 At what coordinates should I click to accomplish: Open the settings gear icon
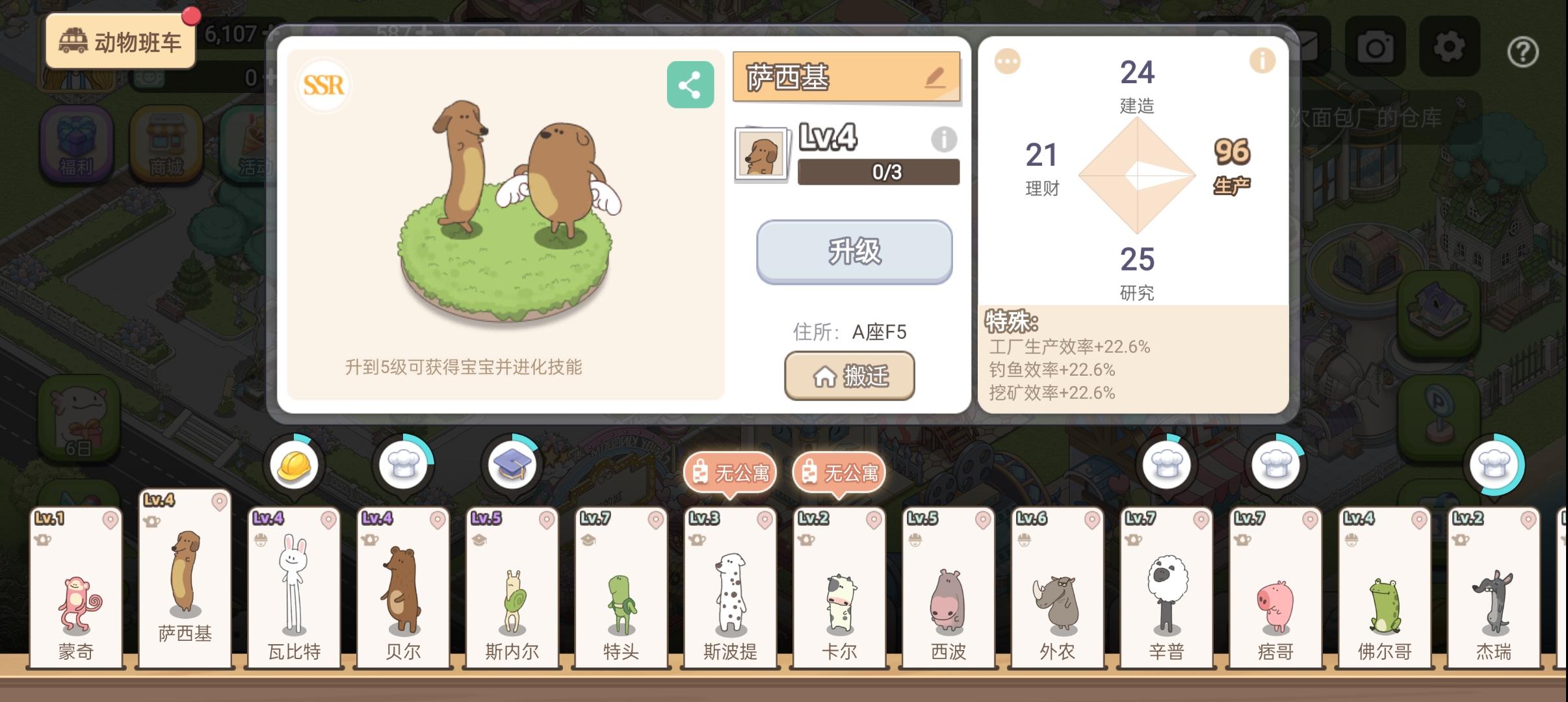[x=1448, y=47]
